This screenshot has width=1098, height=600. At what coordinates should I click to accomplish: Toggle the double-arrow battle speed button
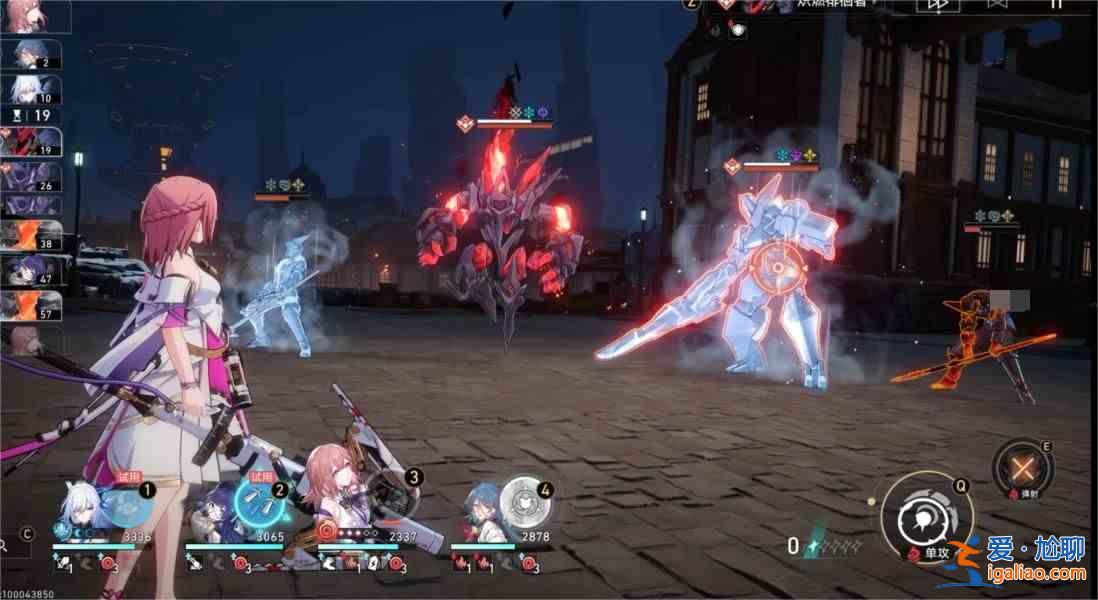[x=937, y=5]
